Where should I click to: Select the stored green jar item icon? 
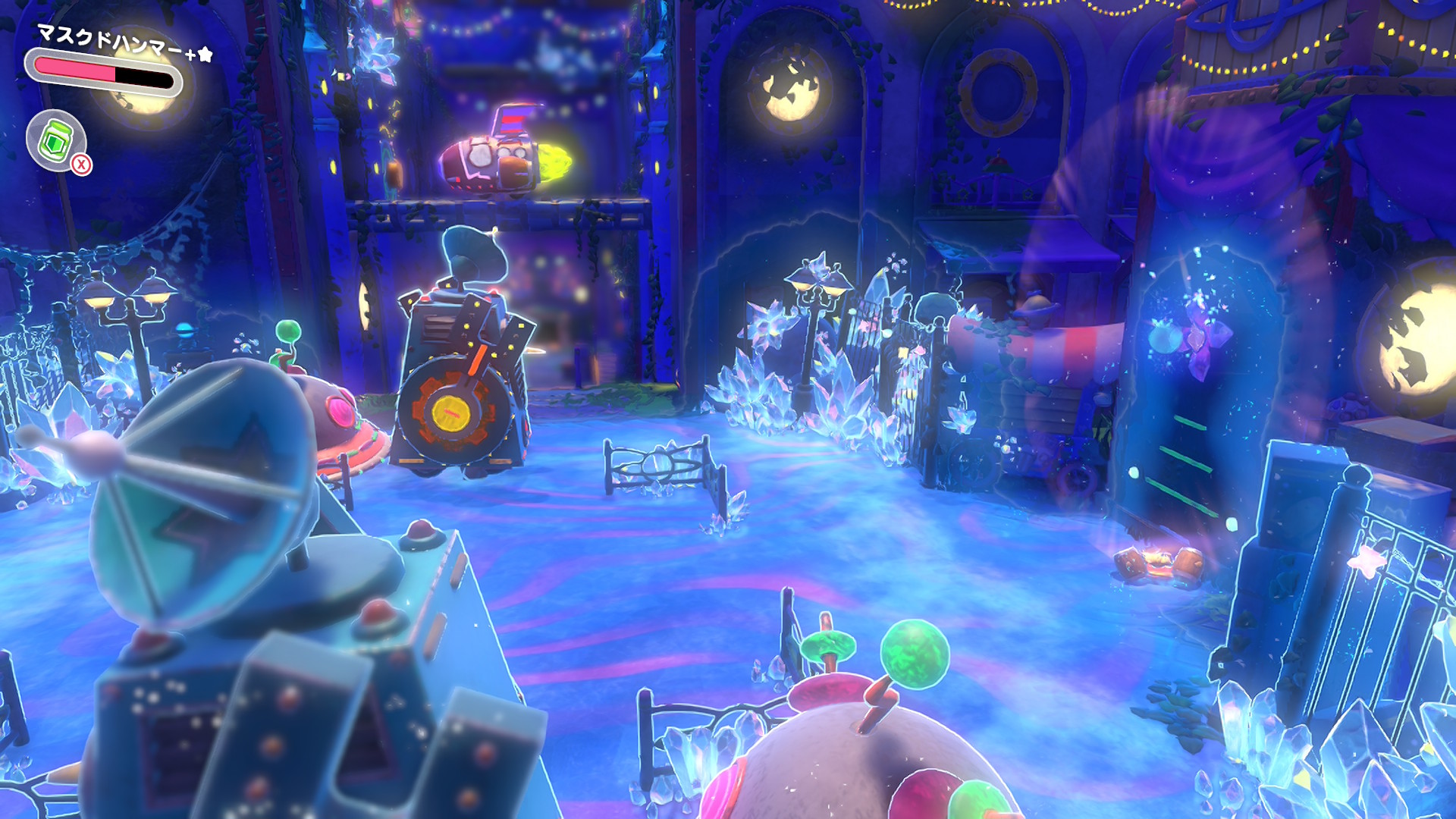(55, 140)
